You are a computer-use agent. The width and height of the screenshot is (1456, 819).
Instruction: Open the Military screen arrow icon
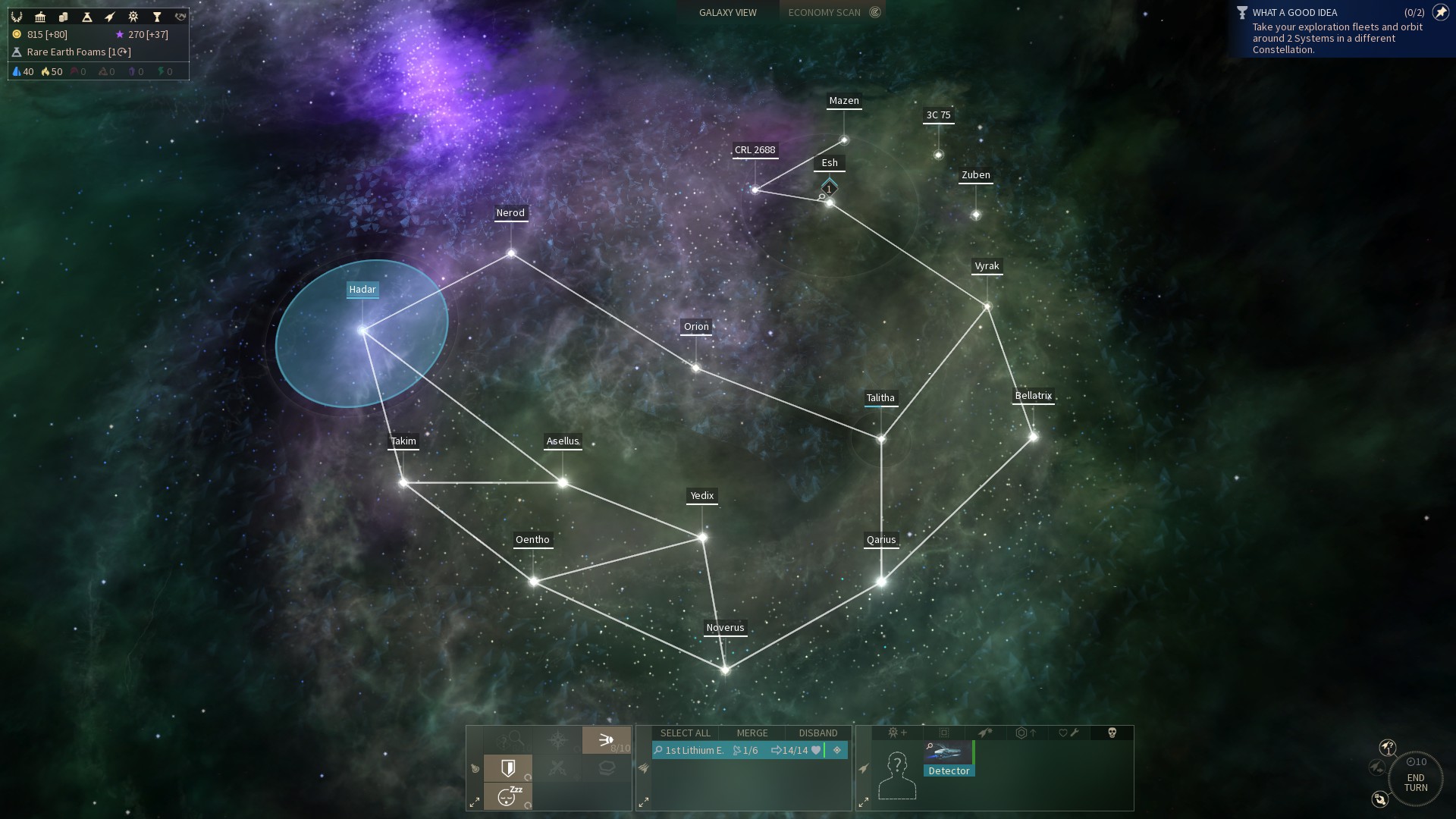pyautogui.click(x=111, y=16)
